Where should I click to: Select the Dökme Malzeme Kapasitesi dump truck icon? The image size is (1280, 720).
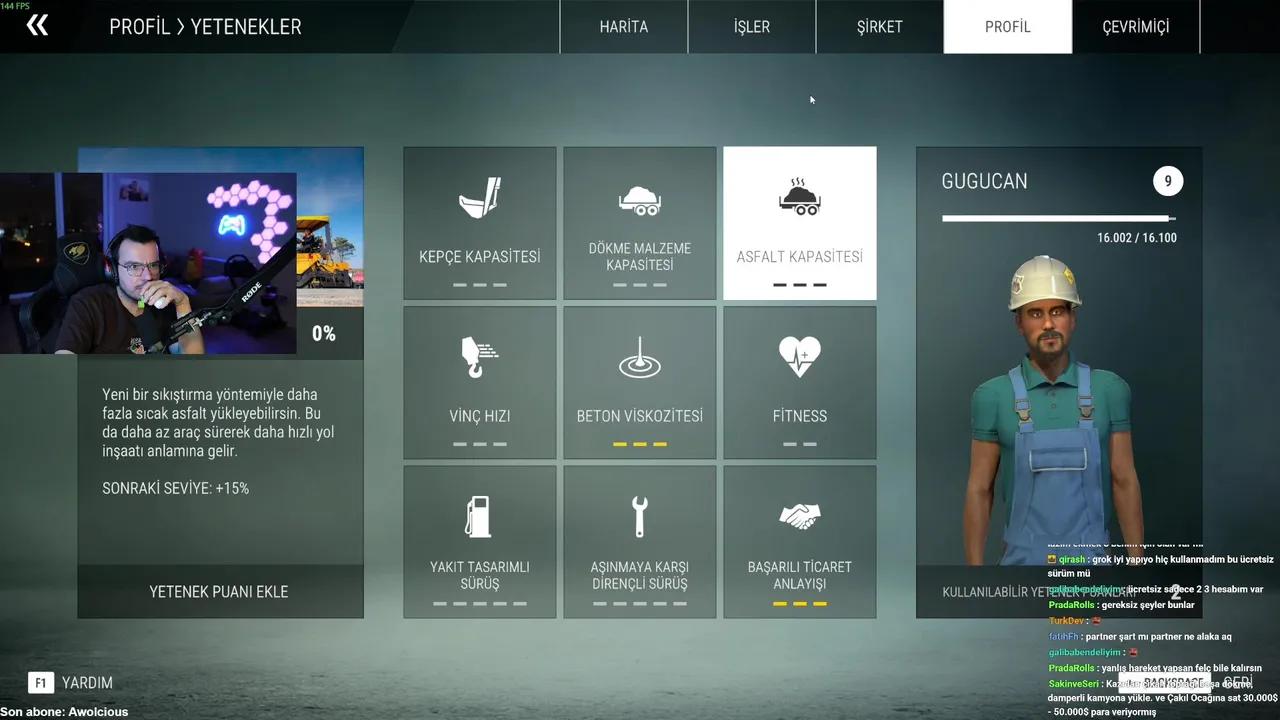pyautogui.click(x=640, y=198)
